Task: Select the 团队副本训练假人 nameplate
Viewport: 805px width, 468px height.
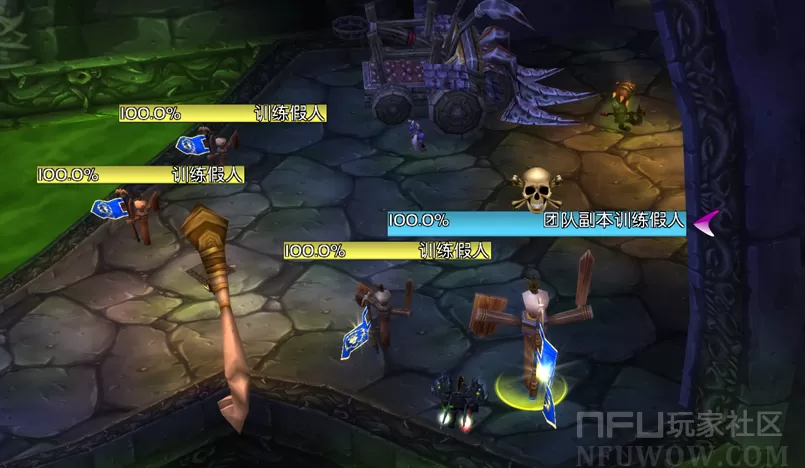Action: coord(537,222)
